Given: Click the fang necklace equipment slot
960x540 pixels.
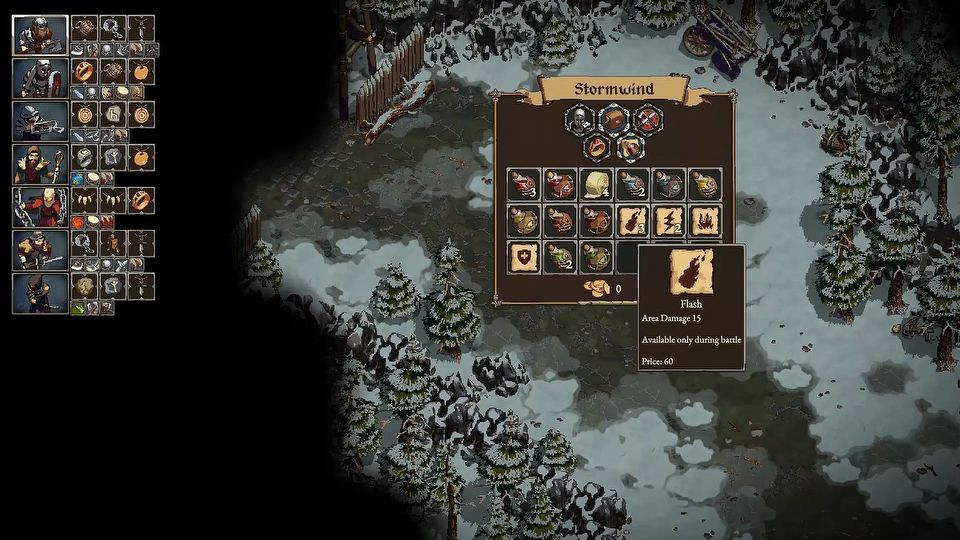Looking at the screenshot, I should coord(84,200).
